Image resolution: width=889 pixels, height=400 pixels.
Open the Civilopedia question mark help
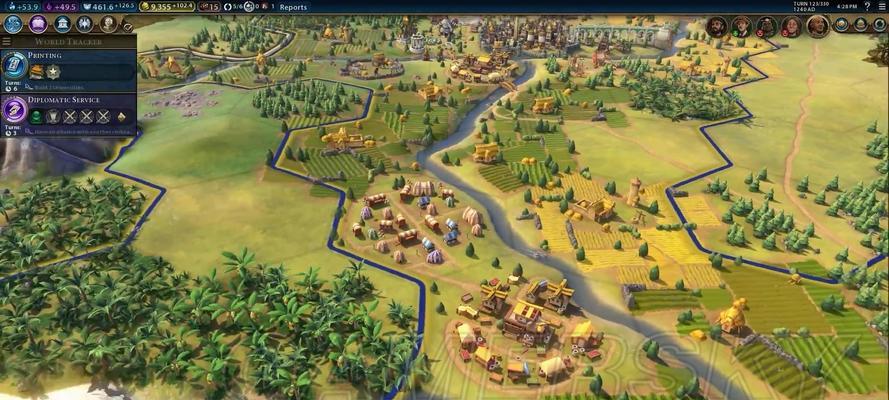point(868,7)
